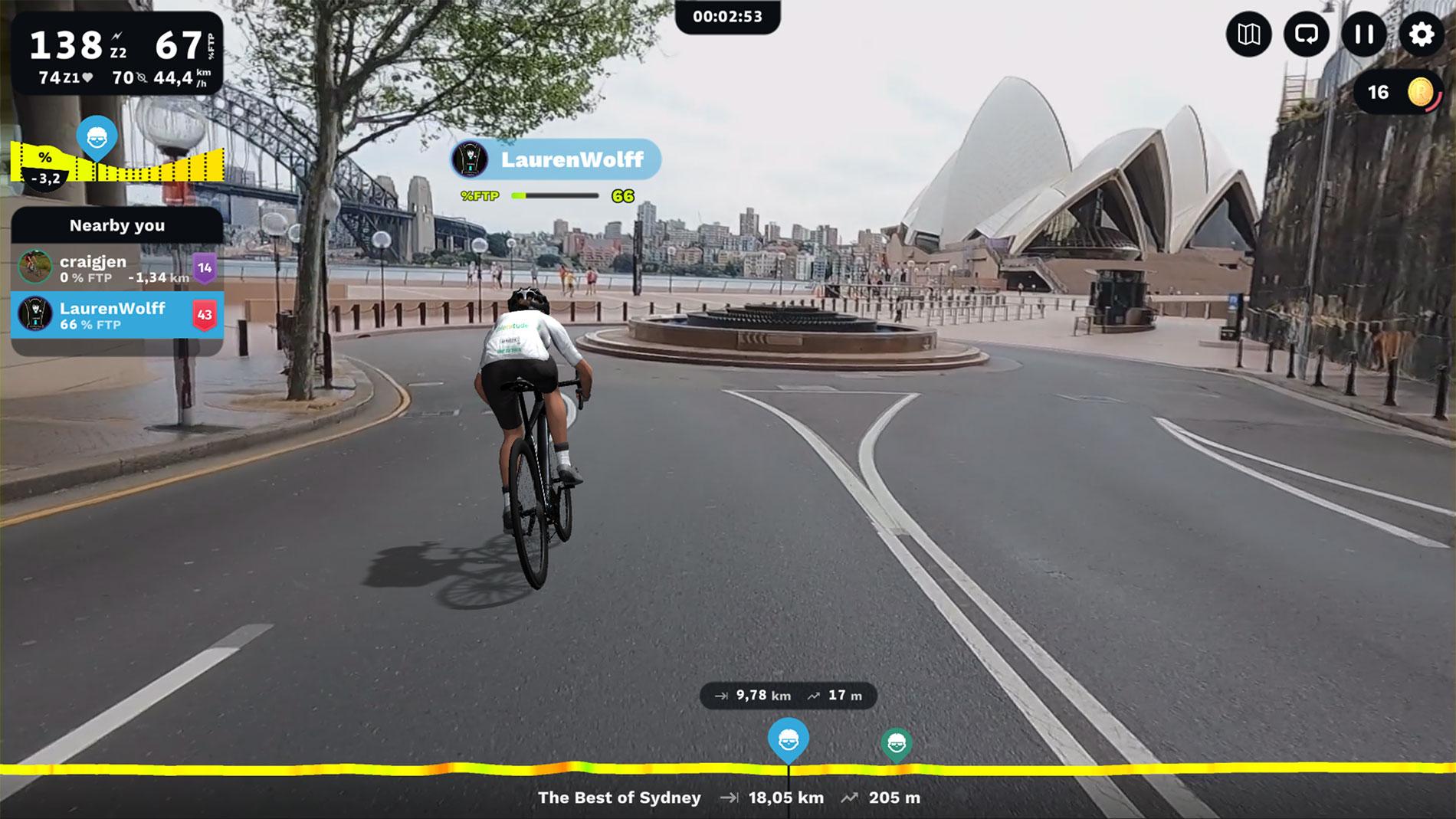The image size is (1456, 819).
Task: Open the settings menu
Action: (1421, 34)
